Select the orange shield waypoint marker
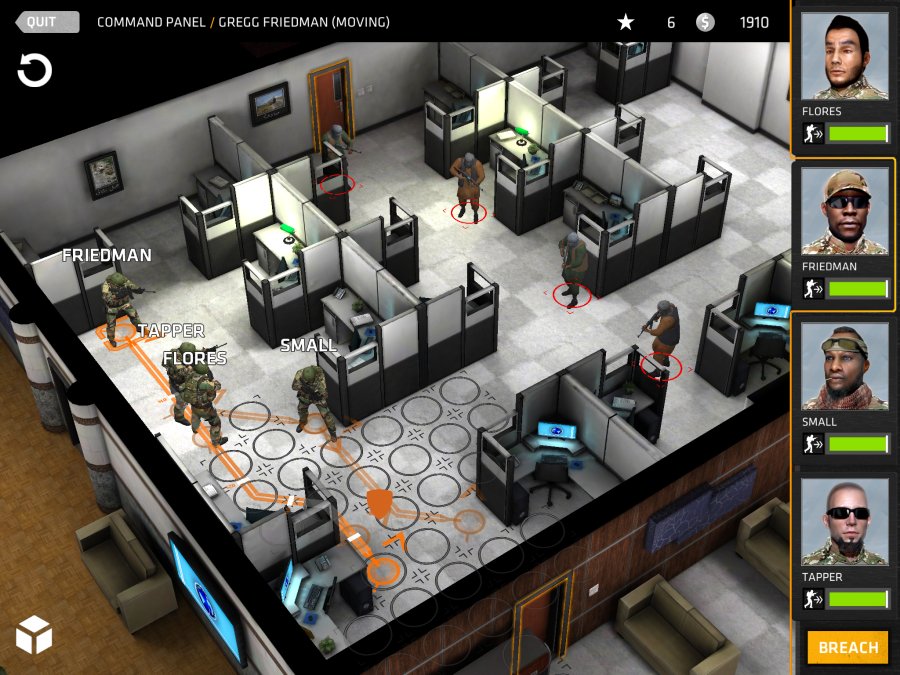 [379, 504]
